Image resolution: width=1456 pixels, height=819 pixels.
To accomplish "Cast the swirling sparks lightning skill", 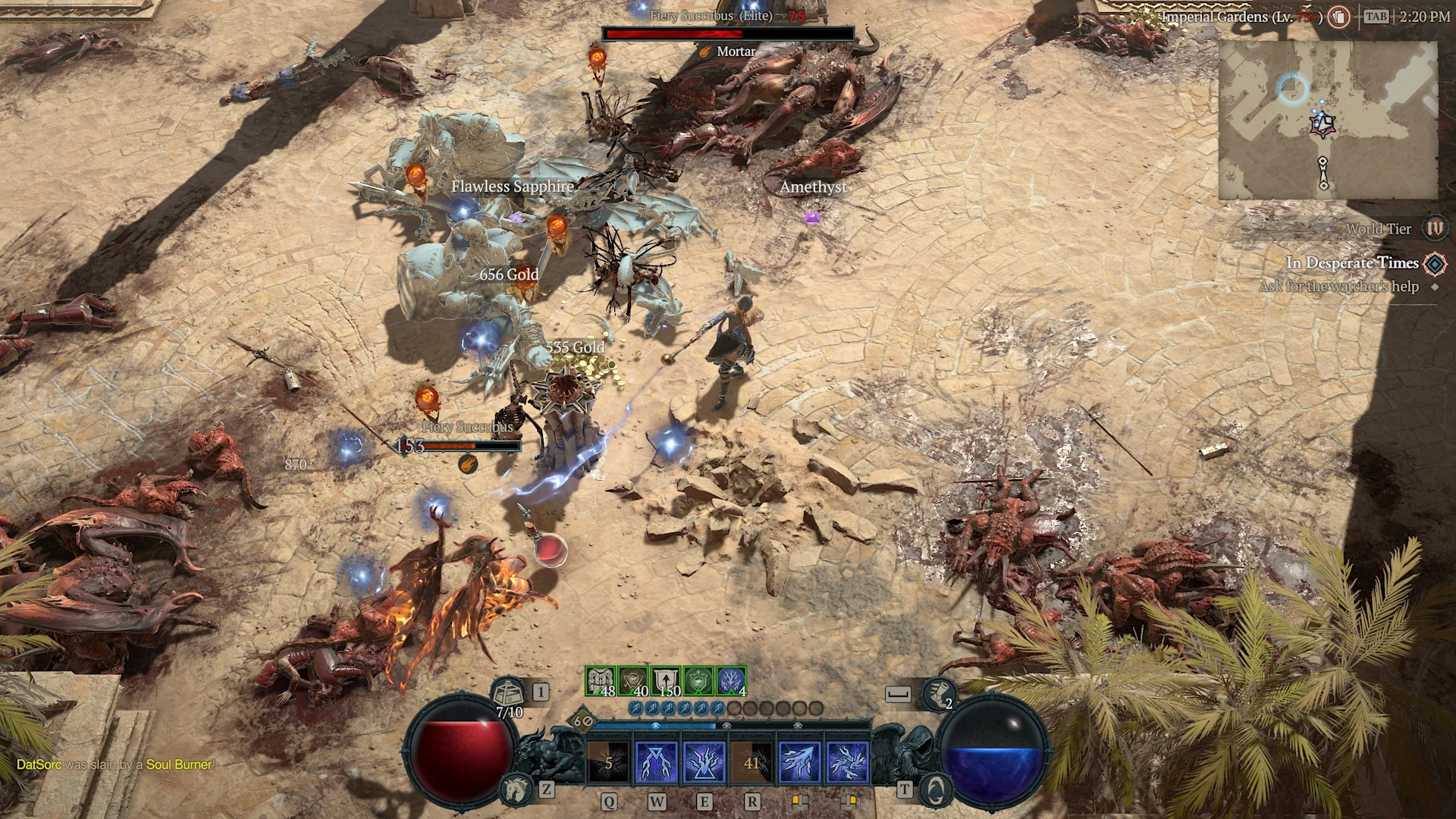I will [x=847, y=761].
